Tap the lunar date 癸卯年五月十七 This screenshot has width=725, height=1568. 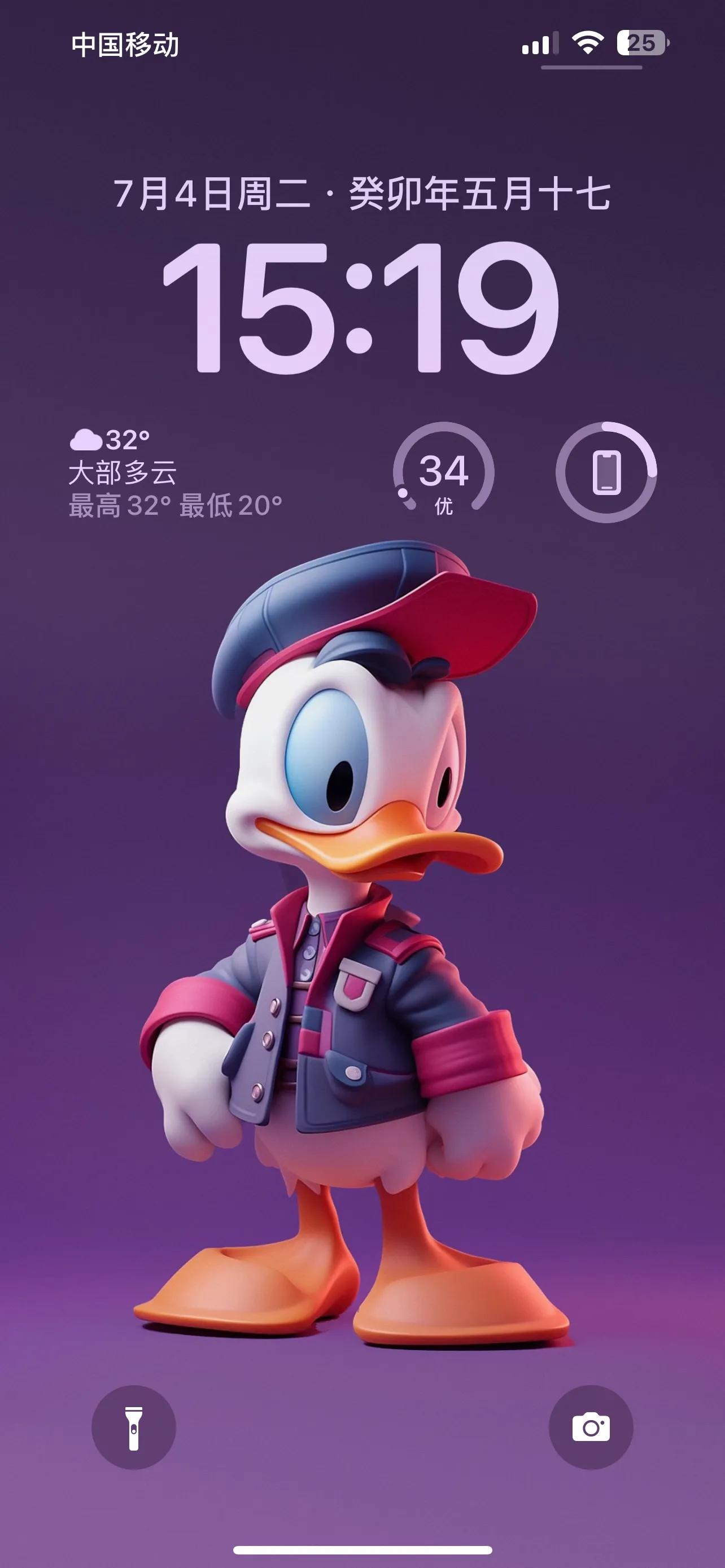[x=481, y=194]
